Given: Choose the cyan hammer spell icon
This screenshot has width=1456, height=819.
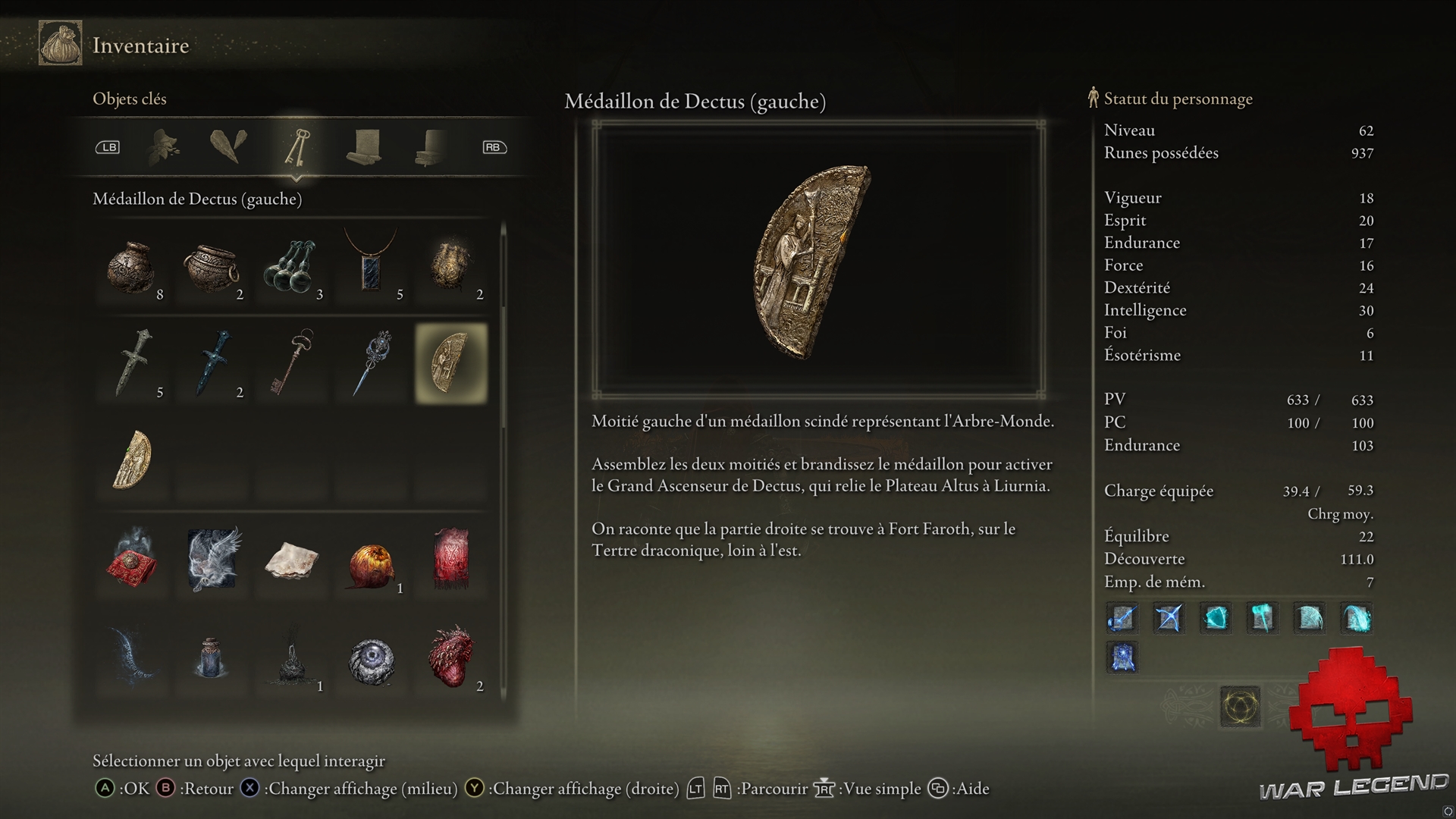Looking at the screenshot, I should click(x=1263, y=618).
